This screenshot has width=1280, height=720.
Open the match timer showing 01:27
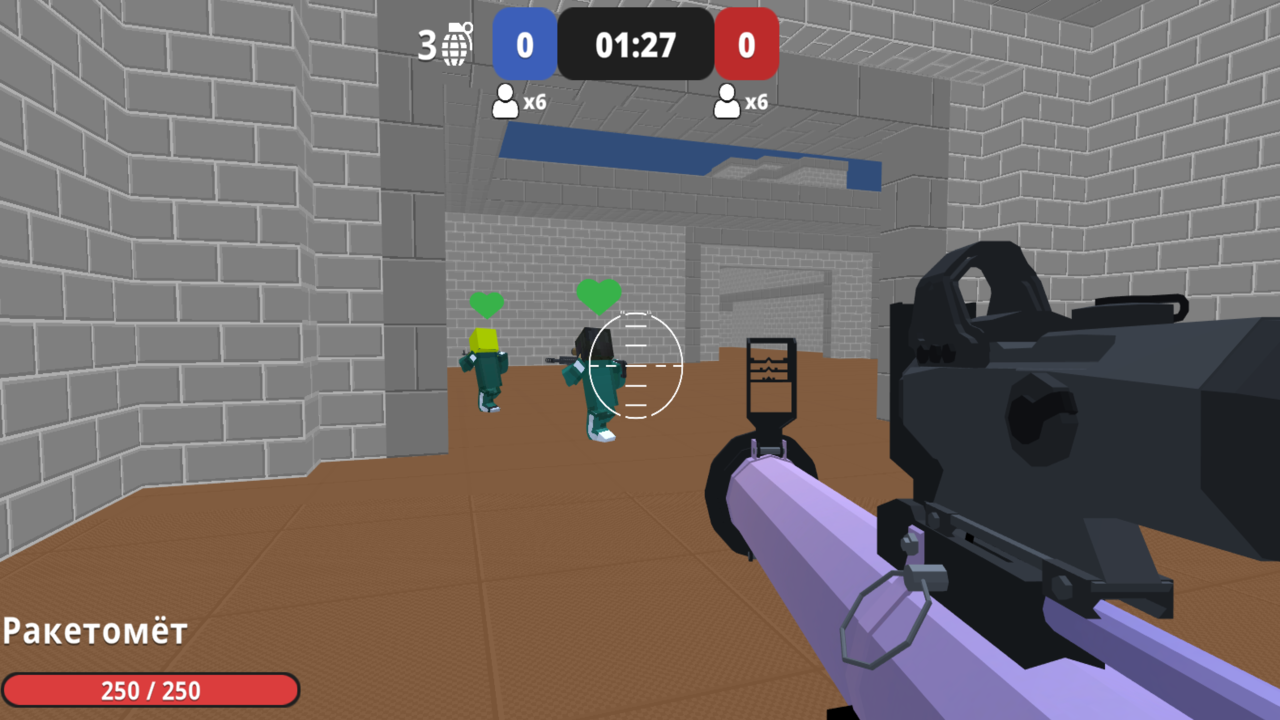[x=636, y=45]
